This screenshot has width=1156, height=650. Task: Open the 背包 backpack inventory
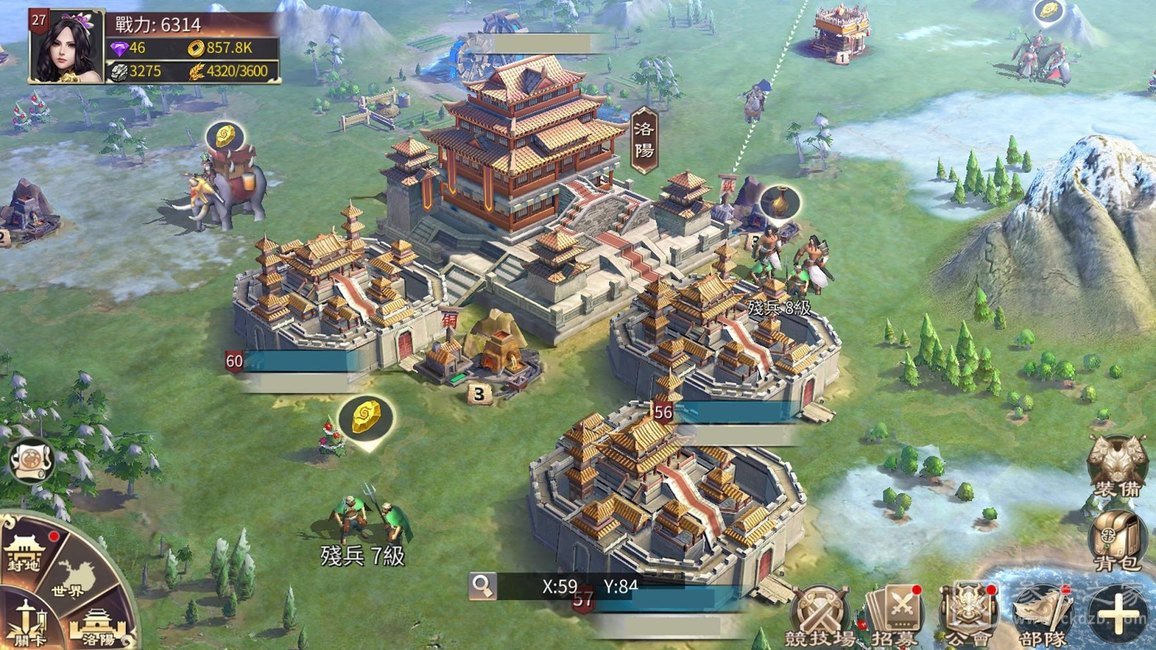coord(1118,539)
